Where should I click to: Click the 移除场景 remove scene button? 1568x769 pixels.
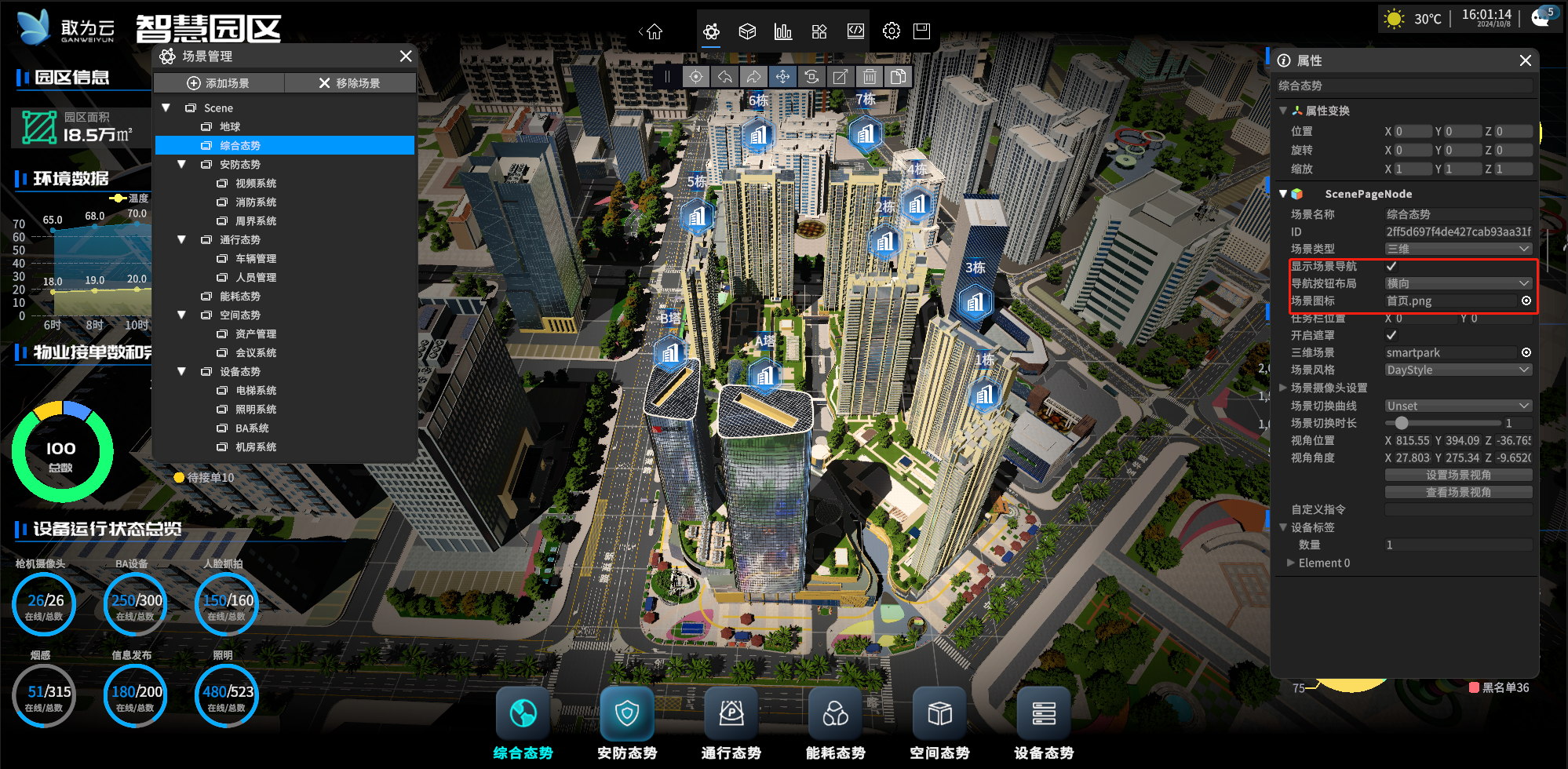pos(349,83)
